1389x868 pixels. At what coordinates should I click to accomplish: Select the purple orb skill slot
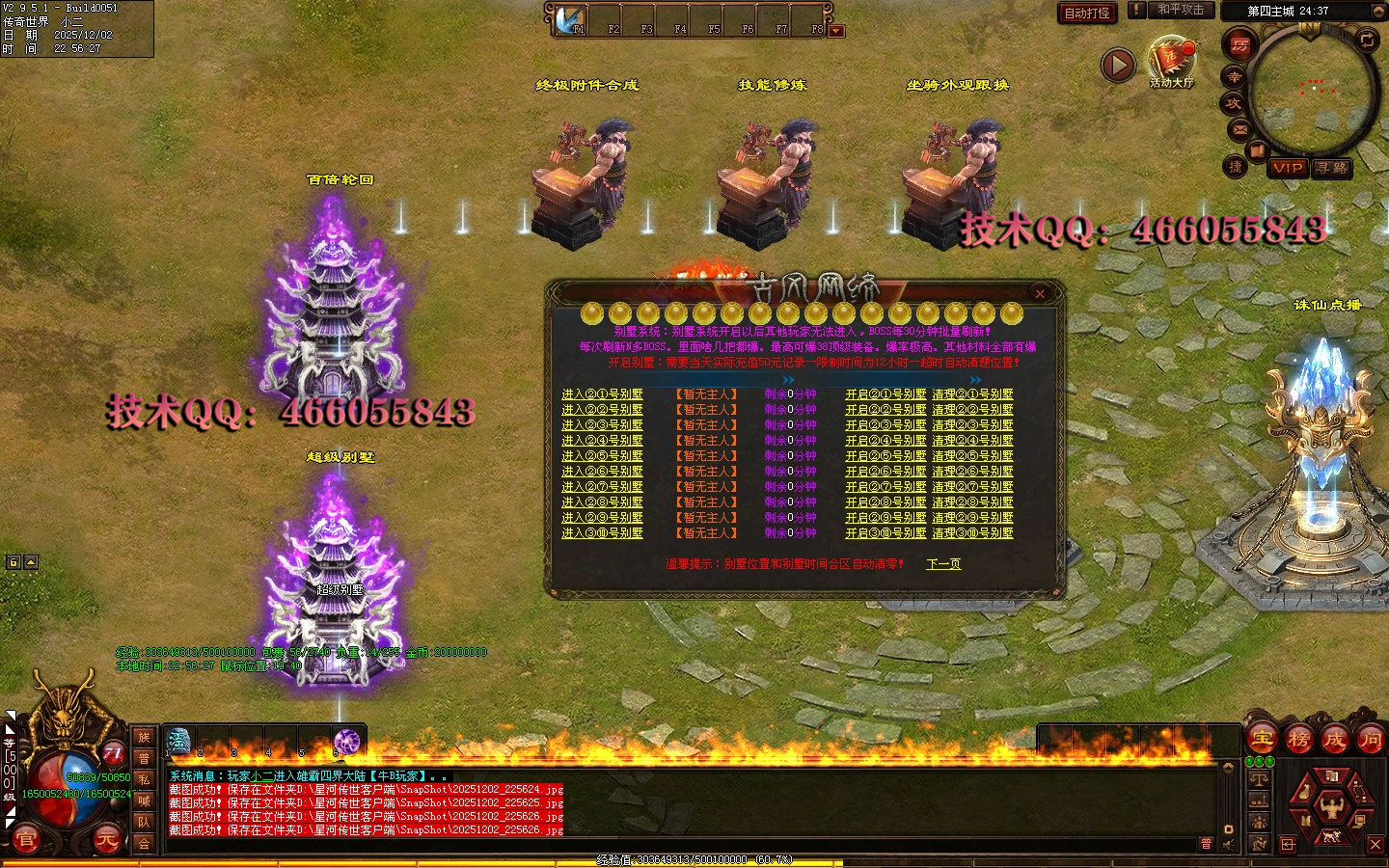pos(346,741)
